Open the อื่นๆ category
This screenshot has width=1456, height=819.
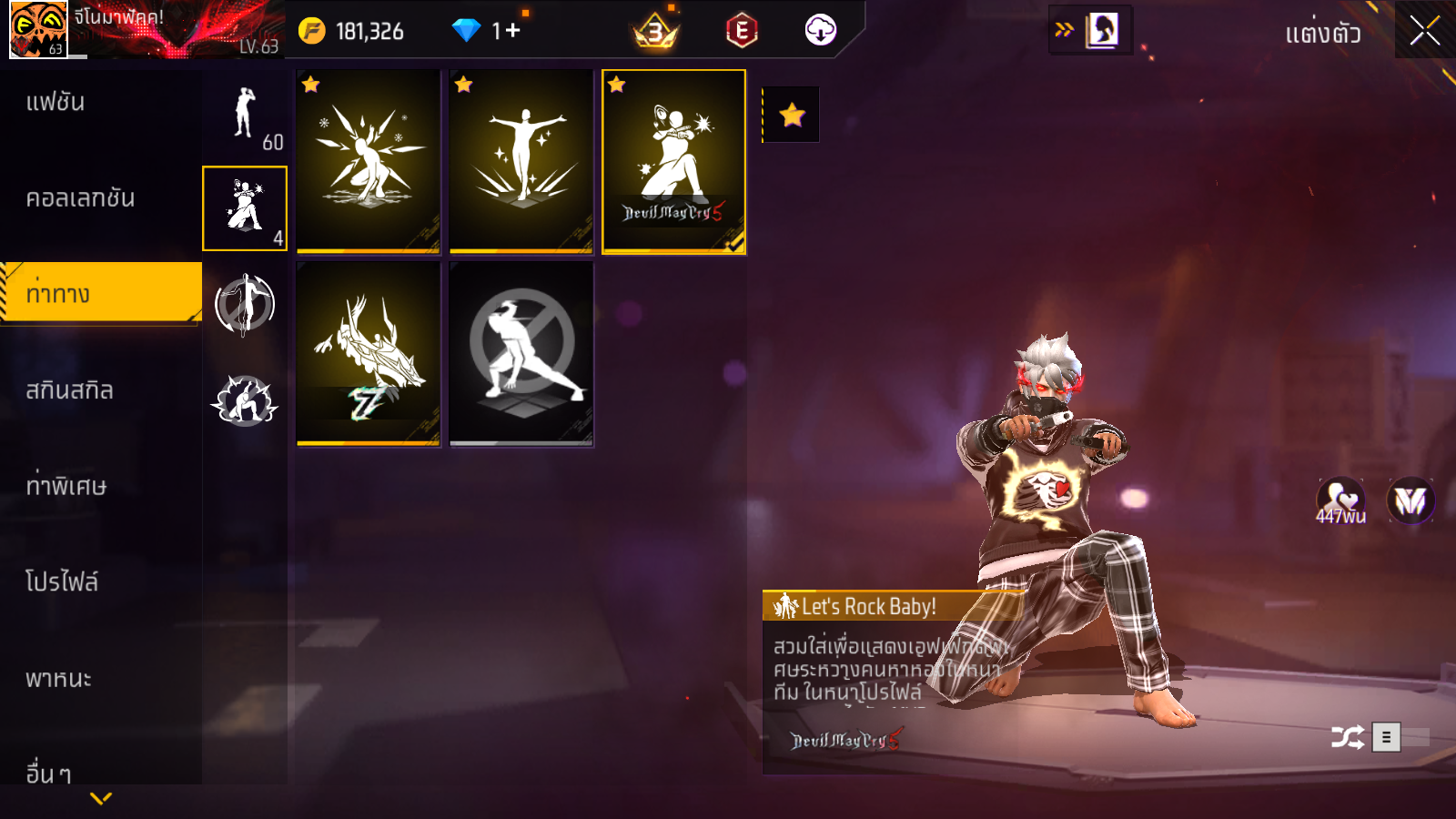(x=48, y=773)
